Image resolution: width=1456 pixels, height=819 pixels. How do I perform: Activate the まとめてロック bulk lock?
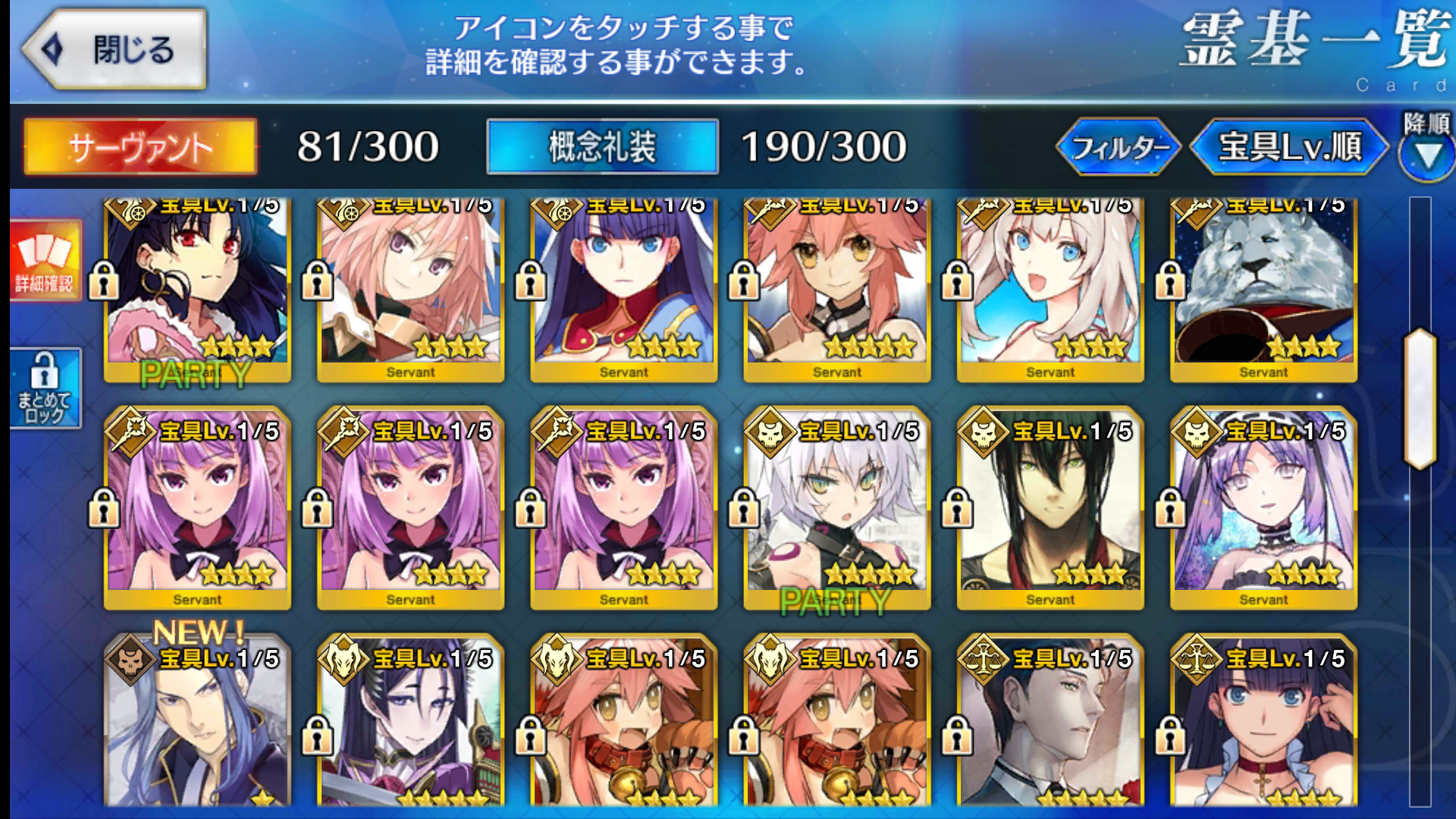tap(45, 388)
